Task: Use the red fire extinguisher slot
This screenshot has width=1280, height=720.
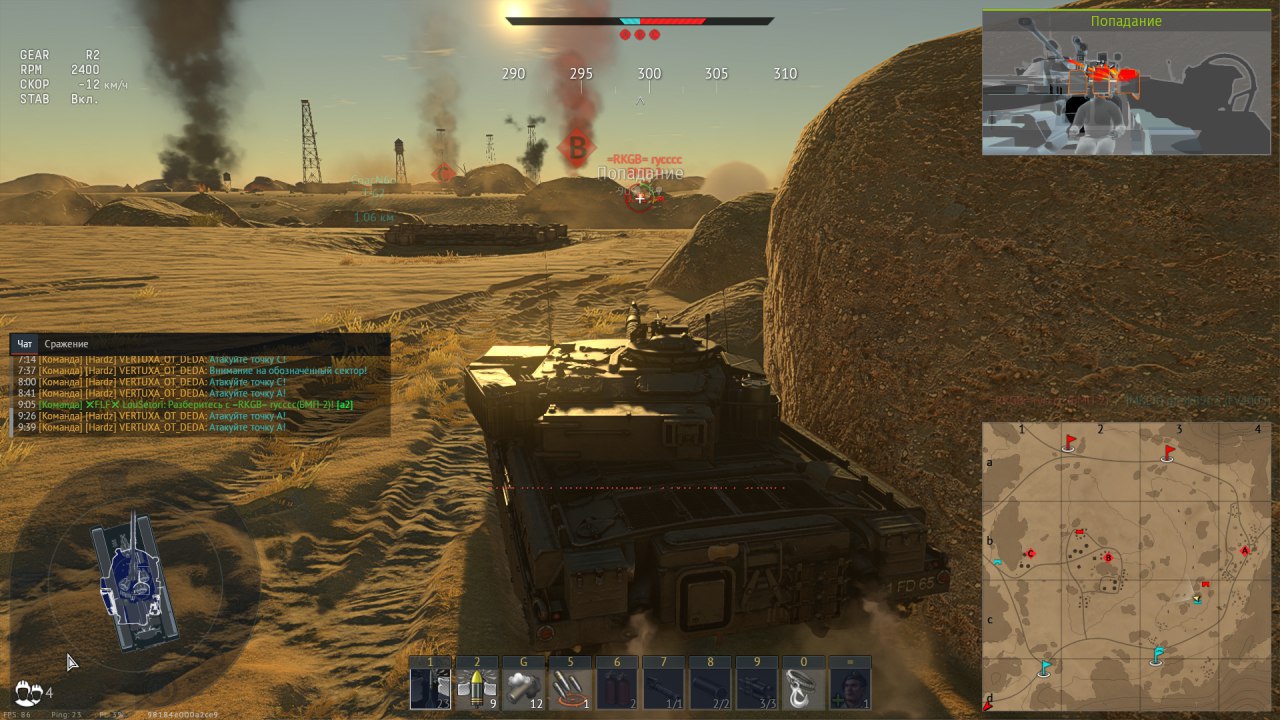Action: pos(616,688)
